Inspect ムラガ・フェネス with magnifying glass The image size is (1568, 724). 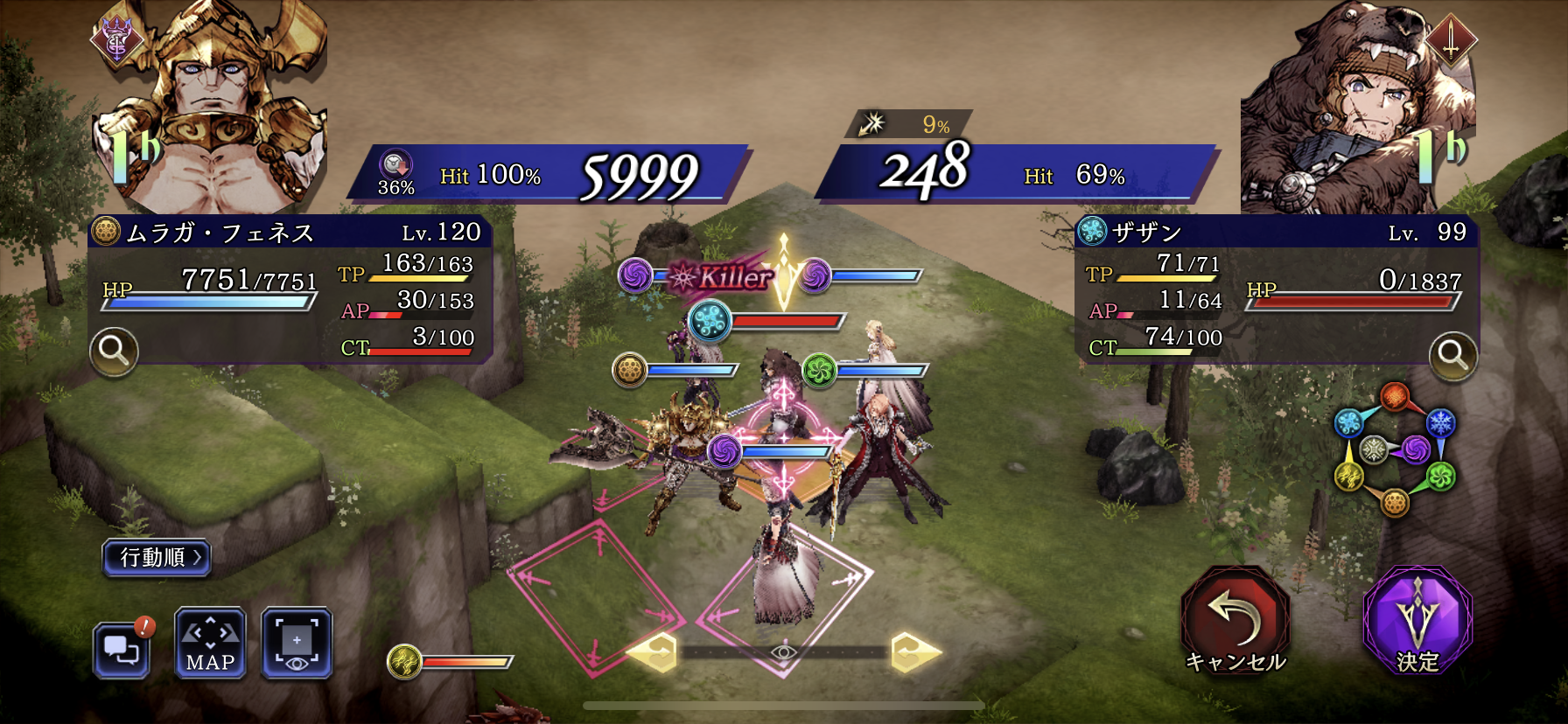114,352
